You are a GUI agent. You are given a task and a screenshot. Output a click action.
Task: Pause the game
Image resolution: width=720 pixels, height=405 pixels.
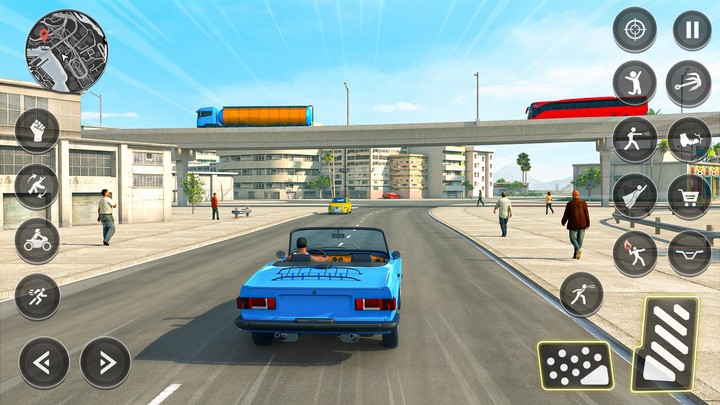click(x=692, y=30)
